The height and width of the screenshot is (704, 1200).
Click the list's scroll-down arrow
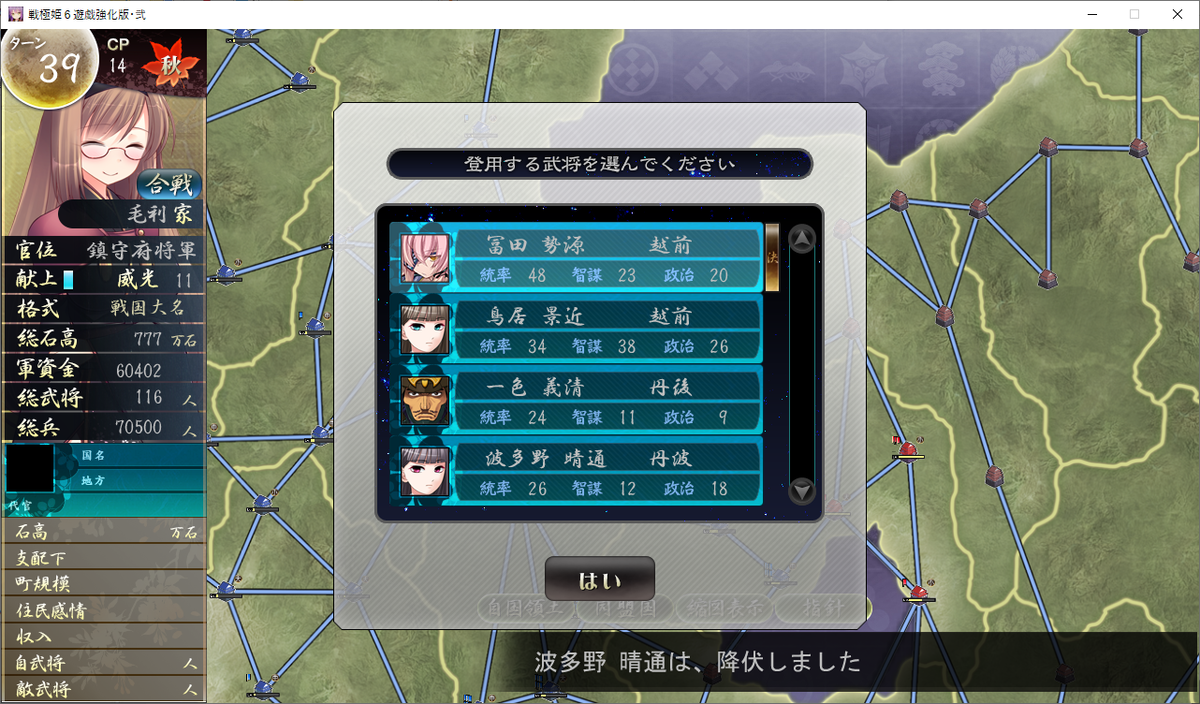802,491
